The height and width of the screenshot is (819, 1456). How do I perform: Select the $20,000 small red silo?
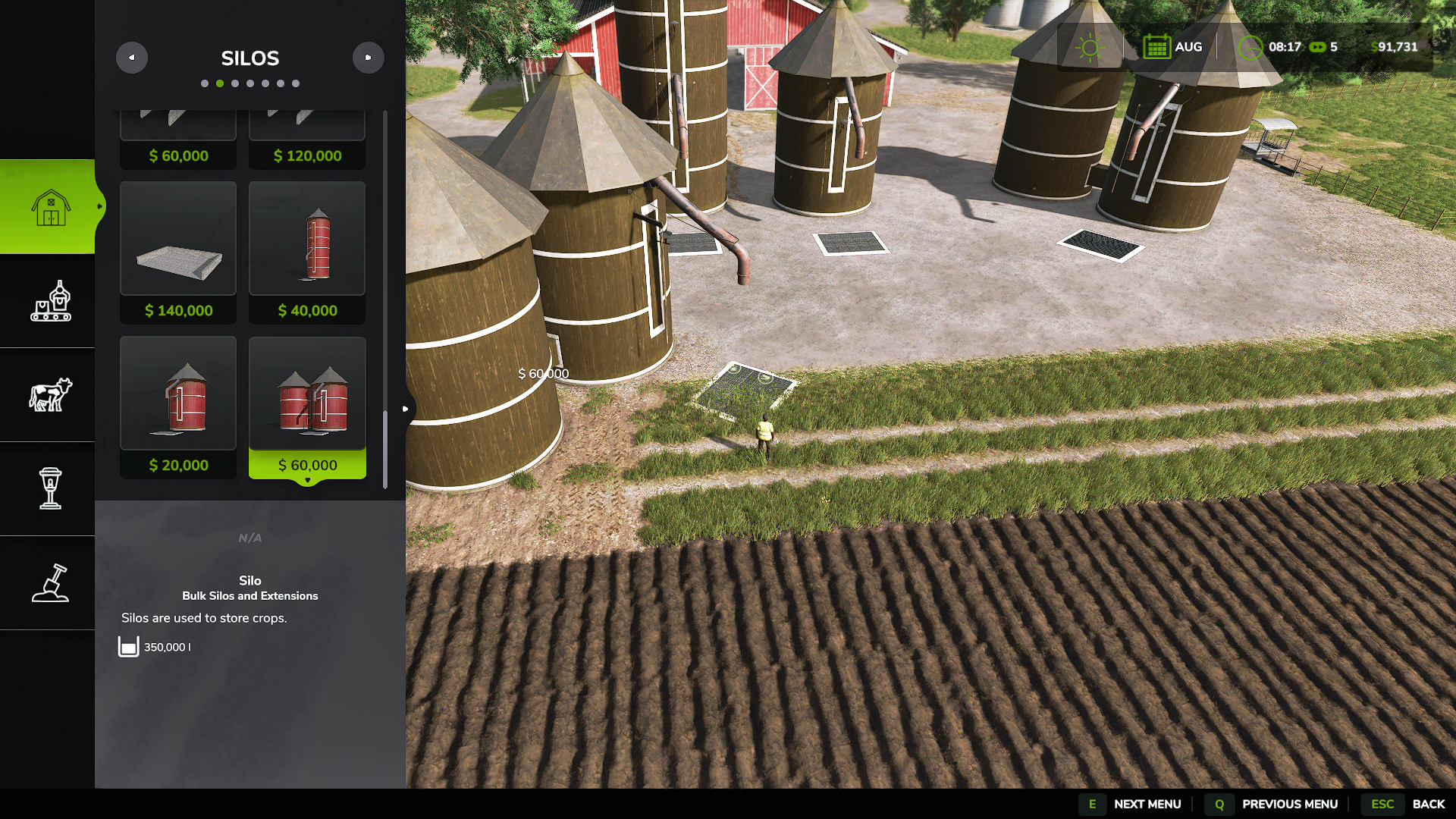pyautogui.click(x=178, y=406)
